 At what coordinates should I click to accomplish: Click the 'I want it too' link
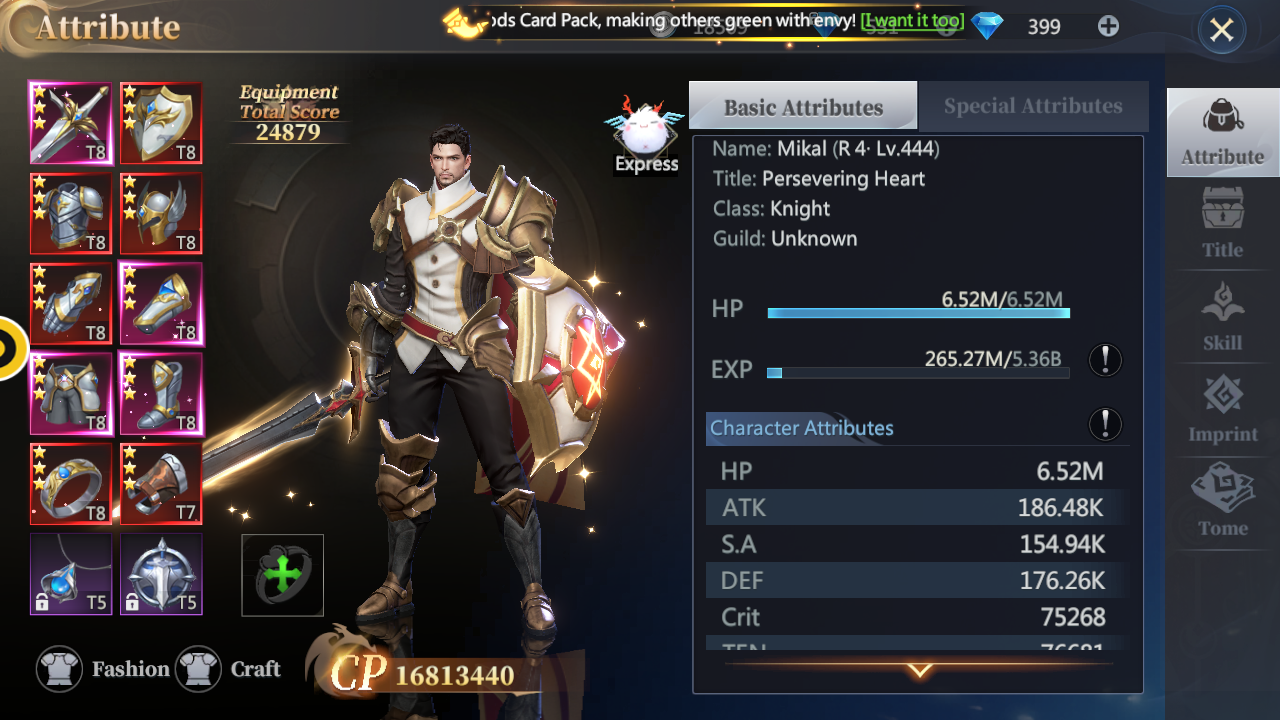click(912, 21)
